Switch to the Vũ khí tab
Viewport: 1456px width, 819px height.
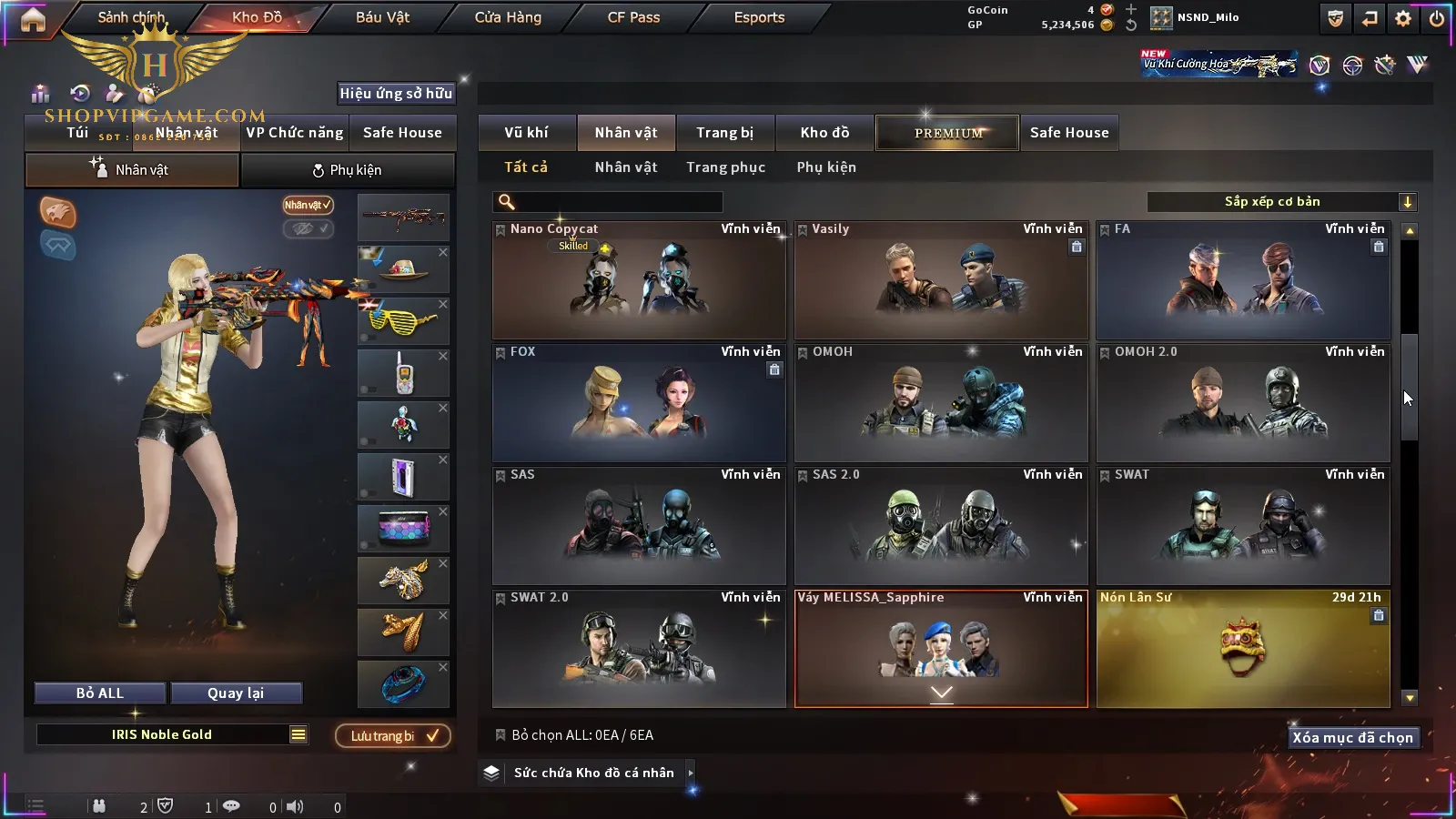click(x=526, y=133)
